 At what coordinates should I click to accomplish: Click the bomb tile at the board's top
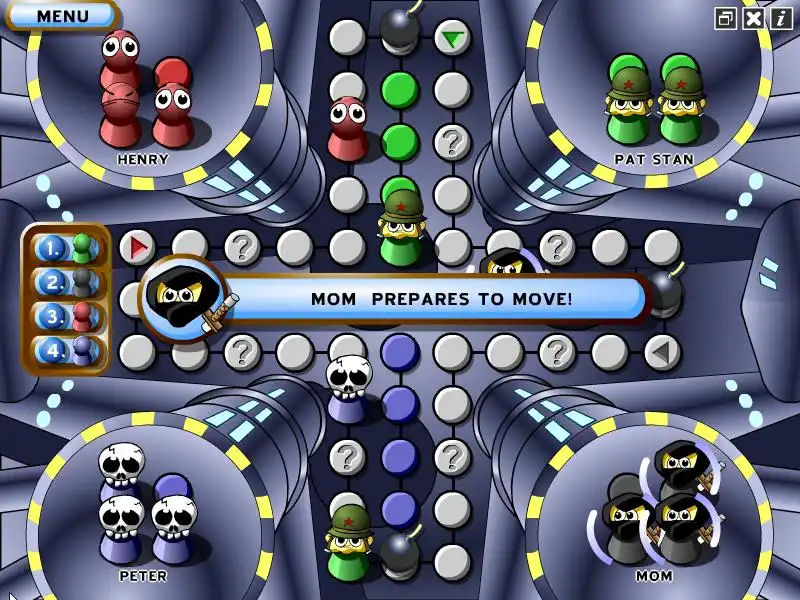coord(400,27)
